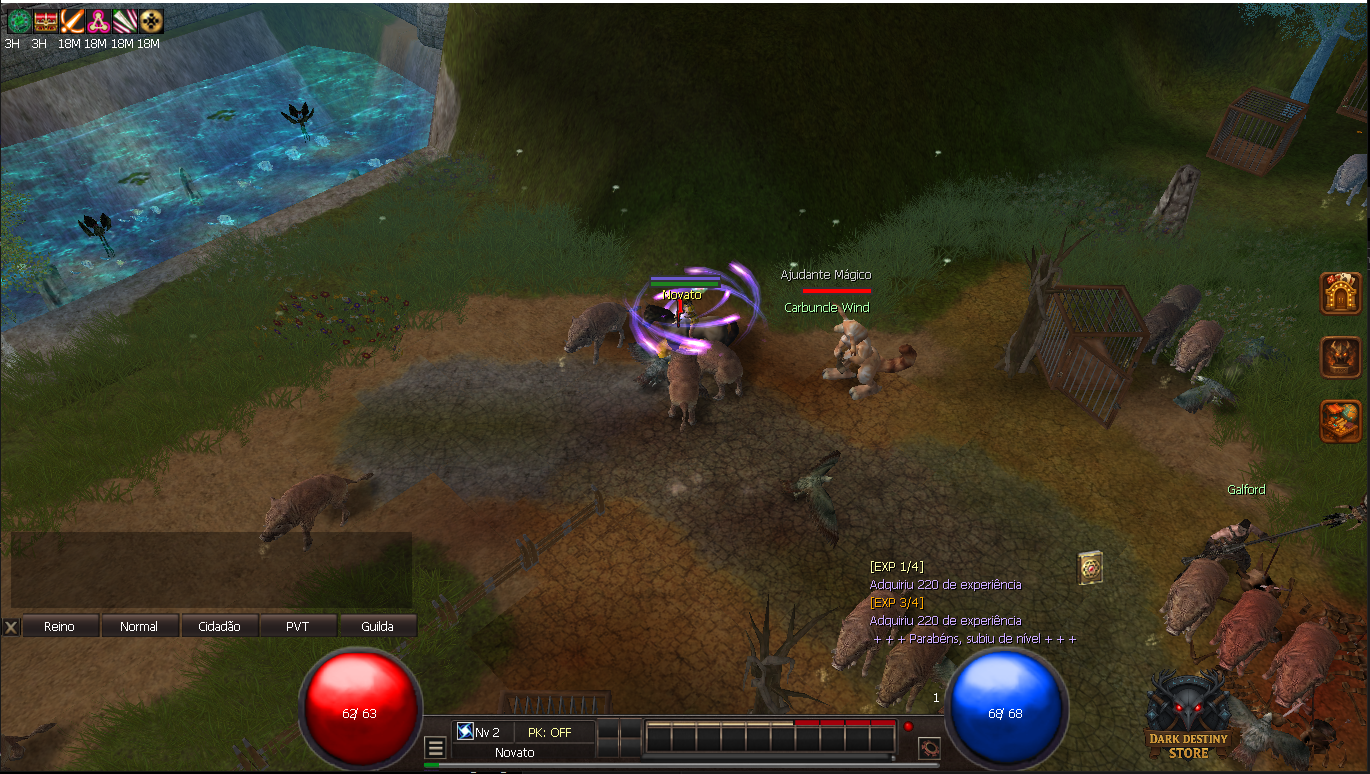The height and width of the screenshot is (774, 1370).
Task: Select the blue skill icon beside Nv 2
Action: (465, 732)
